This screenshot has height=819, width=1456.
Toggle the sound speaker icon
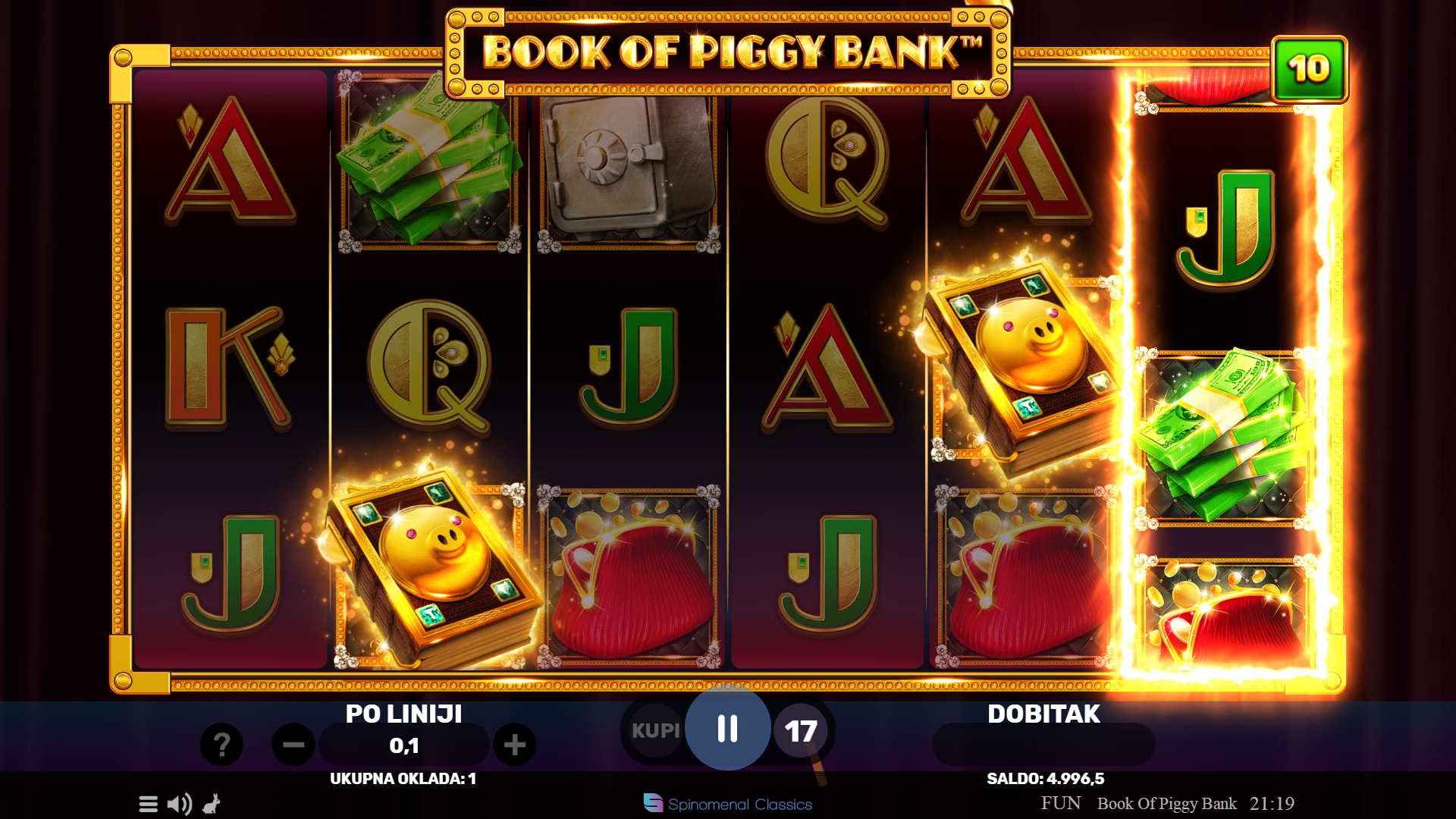coord(180,804)
